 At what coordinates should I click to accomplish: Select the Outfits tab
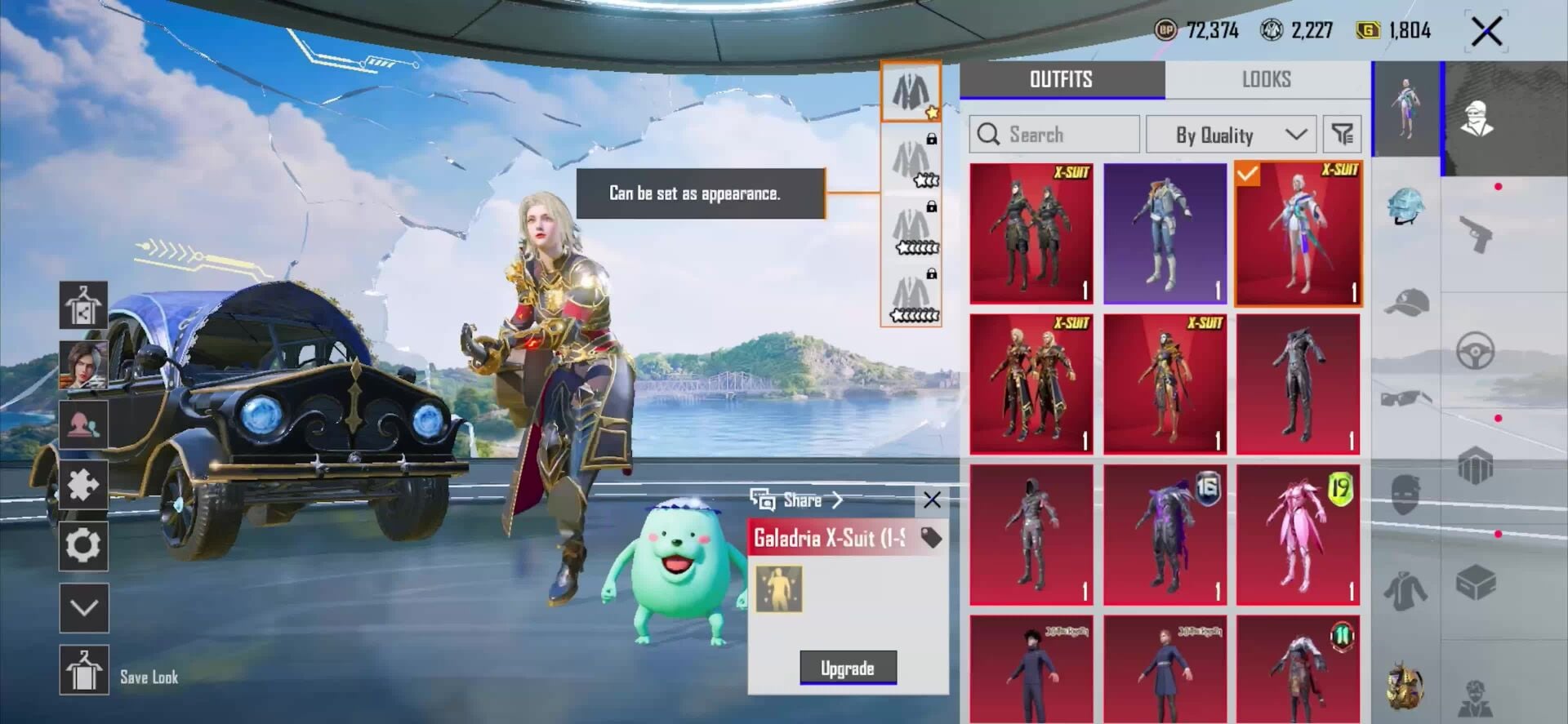(1061, 79)
